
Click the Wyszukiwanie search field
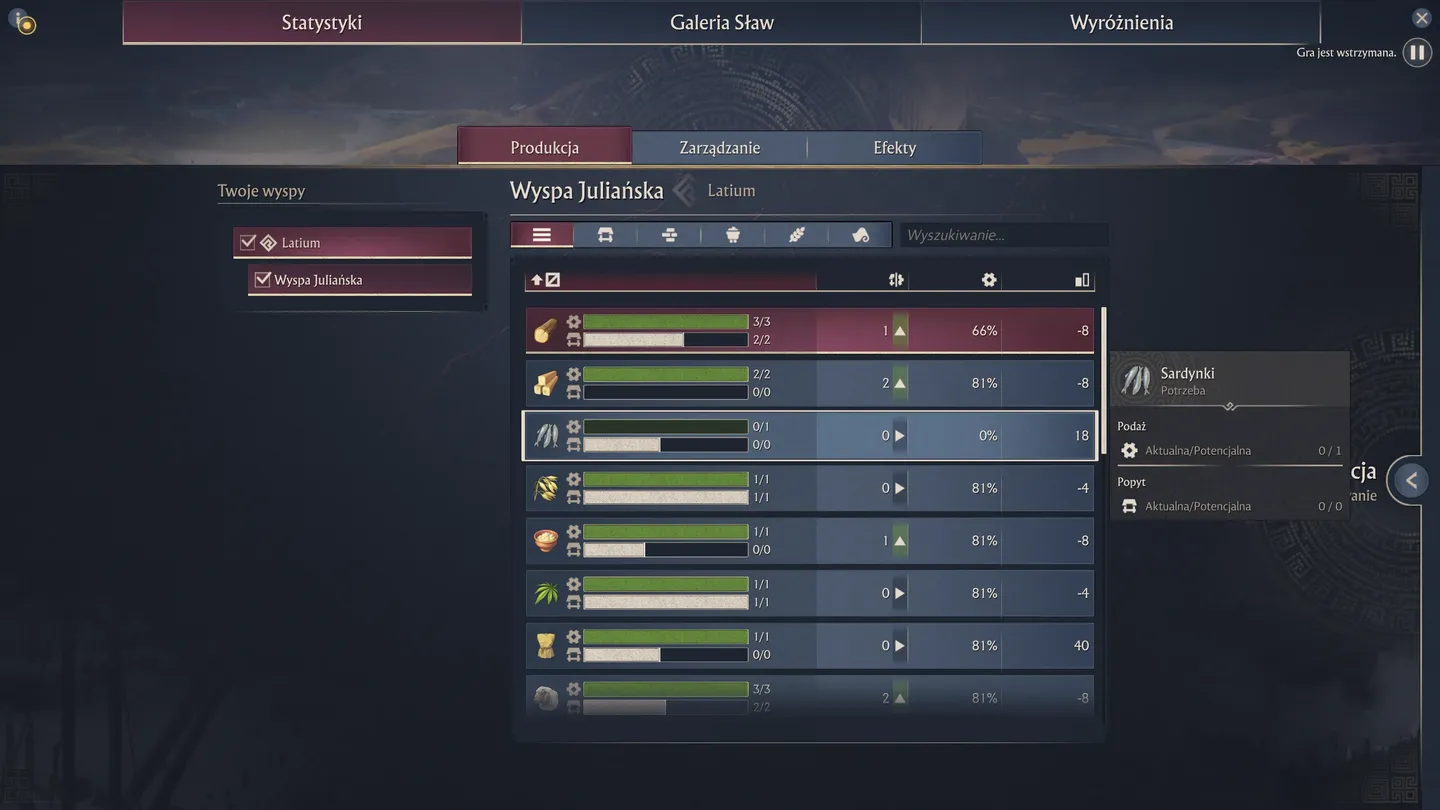click(1003, 235)
